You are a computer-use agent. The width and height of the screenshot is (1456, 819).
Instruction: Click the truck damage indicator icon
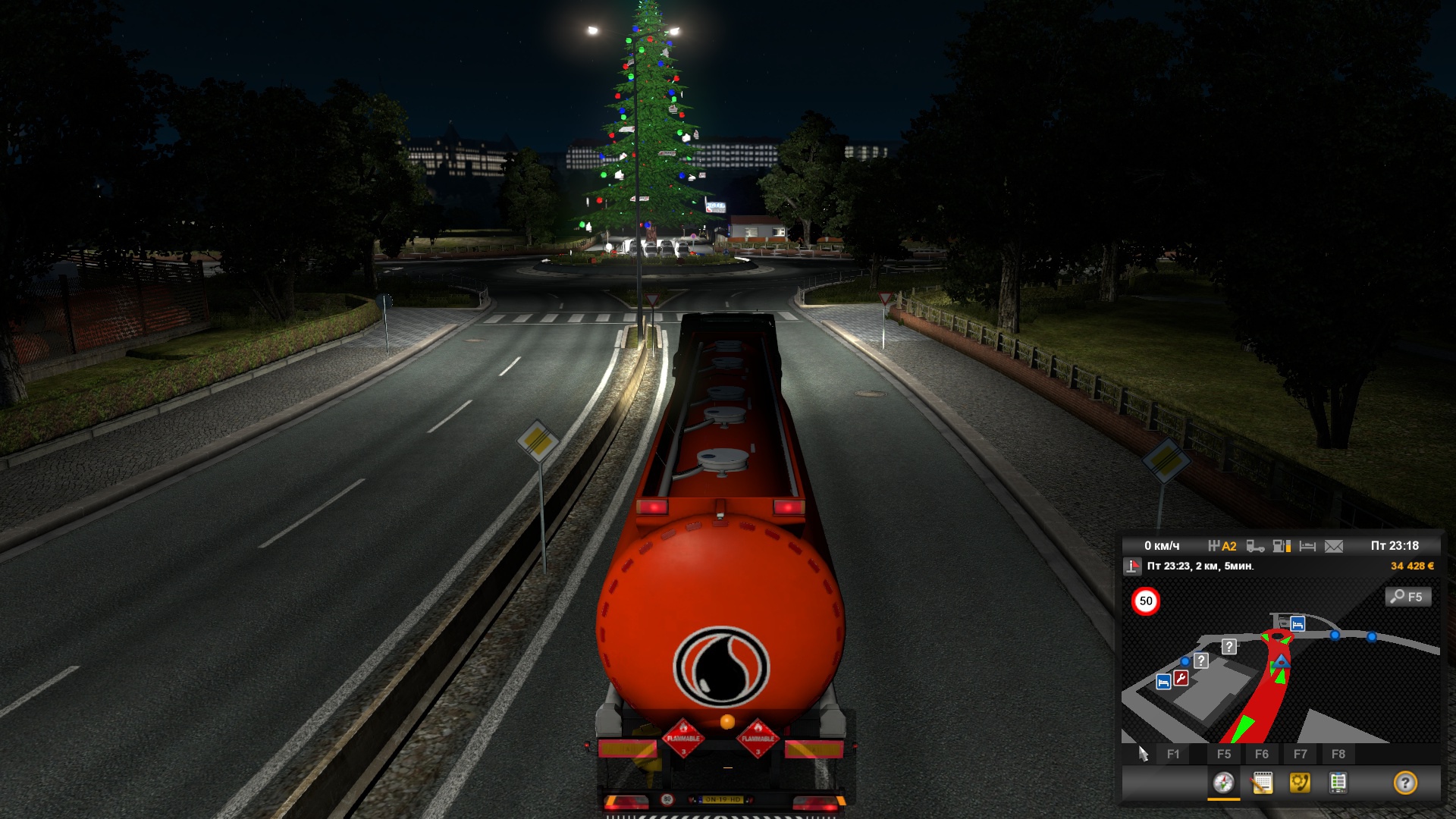pos(1255,546)
